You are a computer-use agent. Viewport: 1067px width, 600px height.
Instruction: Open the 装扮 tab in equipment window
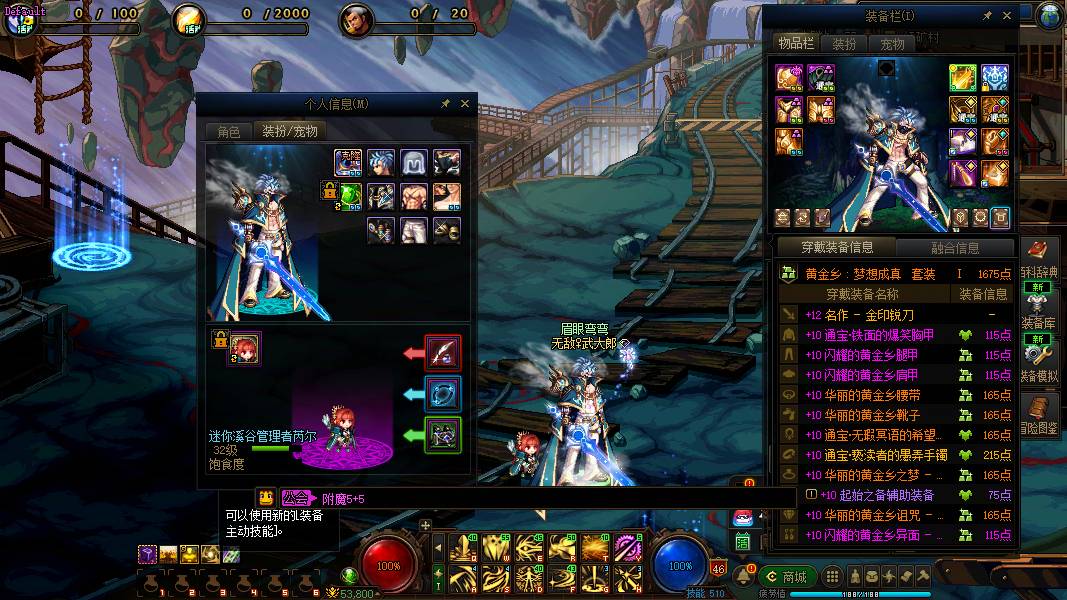pyautogui.click(x=845, y=44)
